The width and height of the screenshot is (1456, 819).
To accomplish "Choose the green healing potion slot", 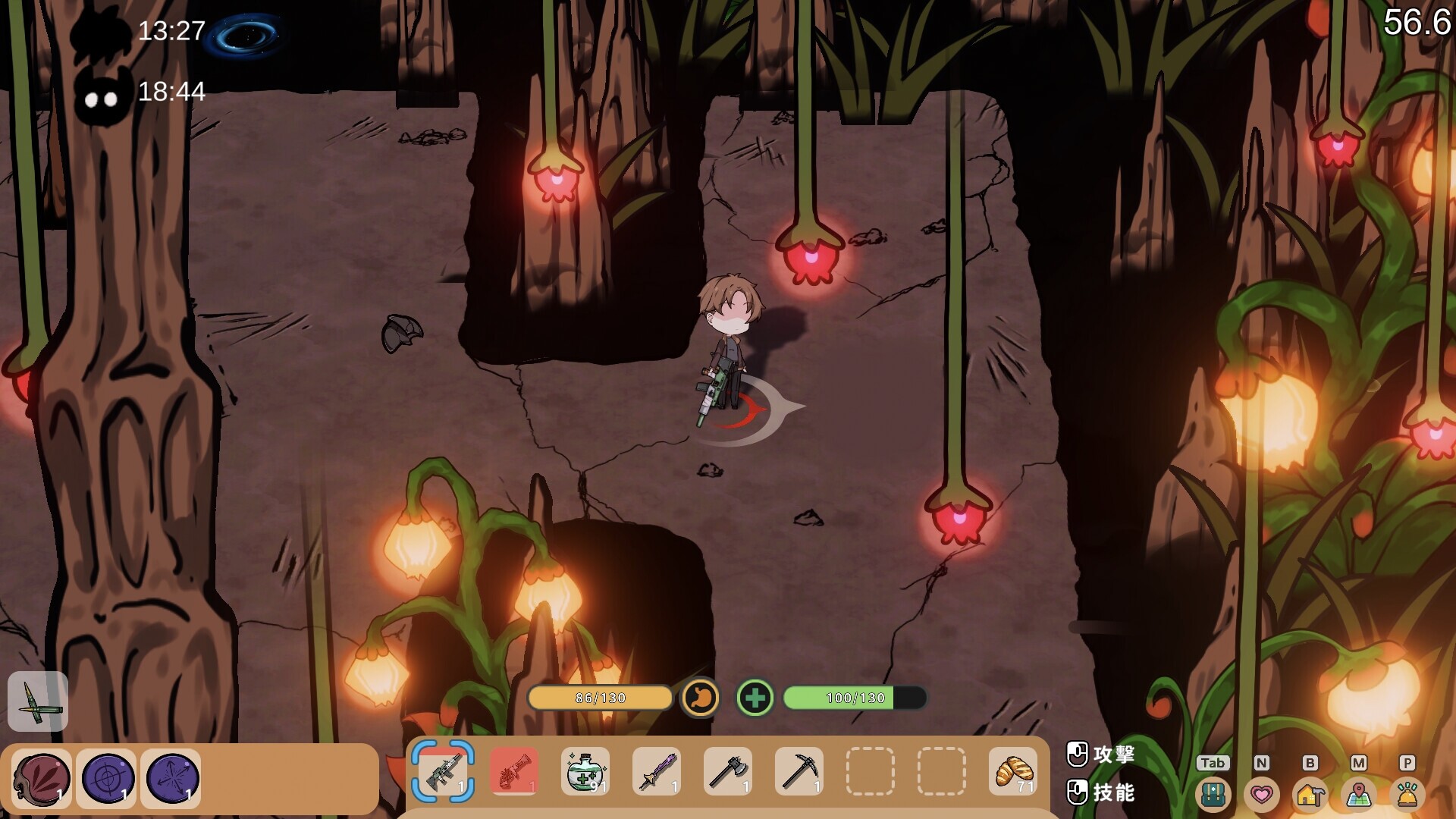I will click(585, 771).
